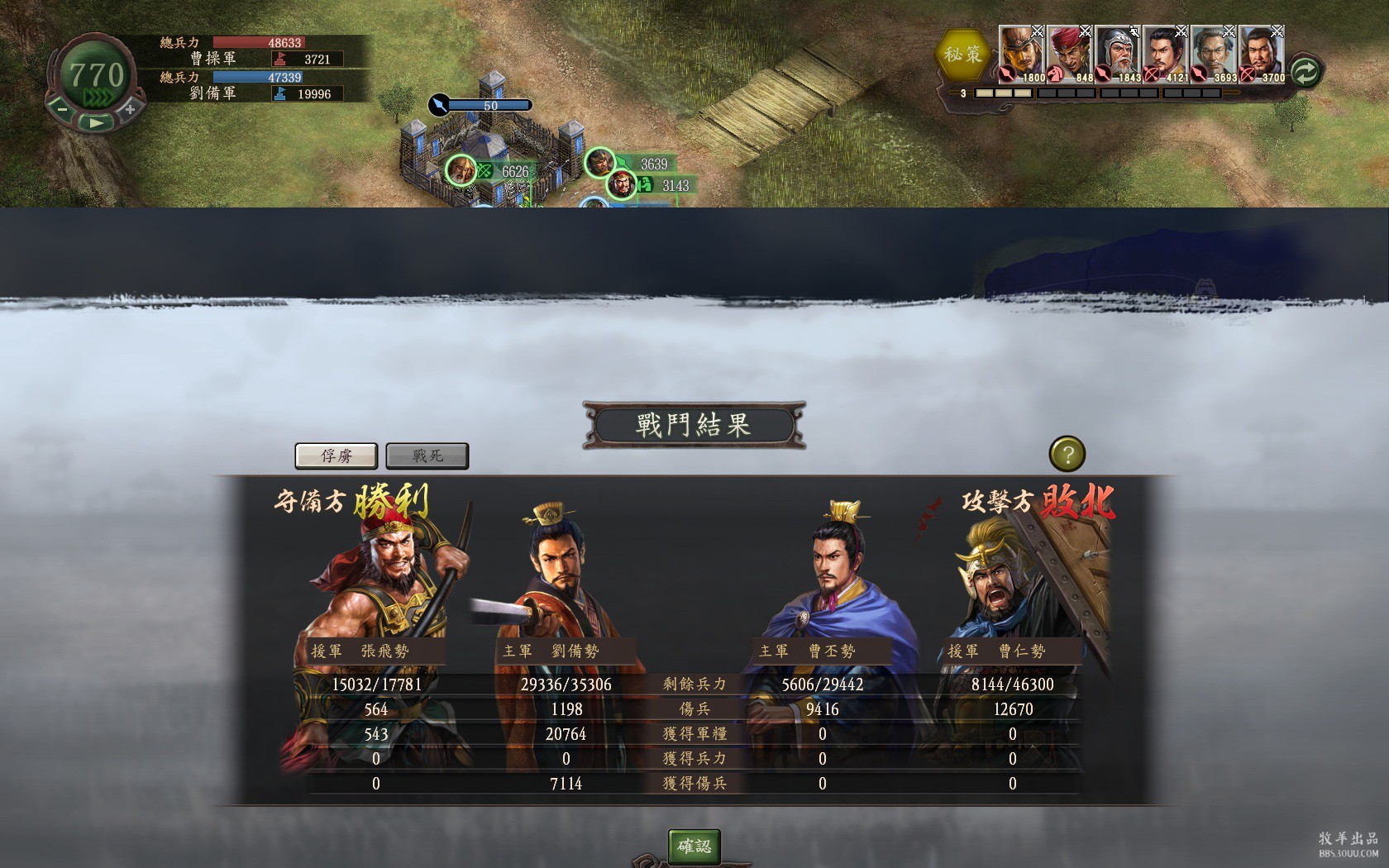Select the unit marker showing 3639 troops
Image resolution: width=1389 pixels, height=868 pixels.
point(600,163)
